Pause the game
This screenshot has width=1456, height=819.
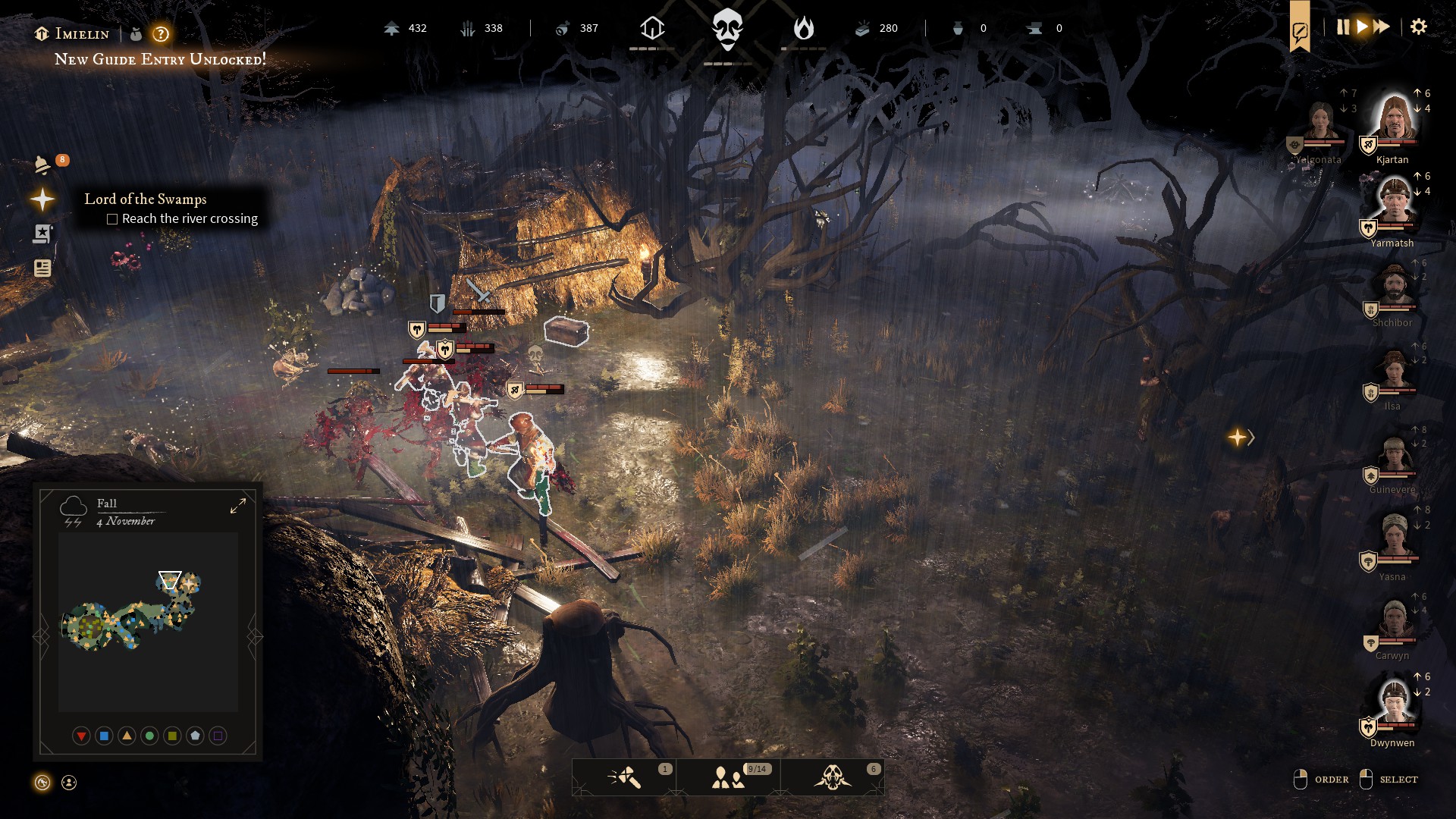pos(1343,27)
